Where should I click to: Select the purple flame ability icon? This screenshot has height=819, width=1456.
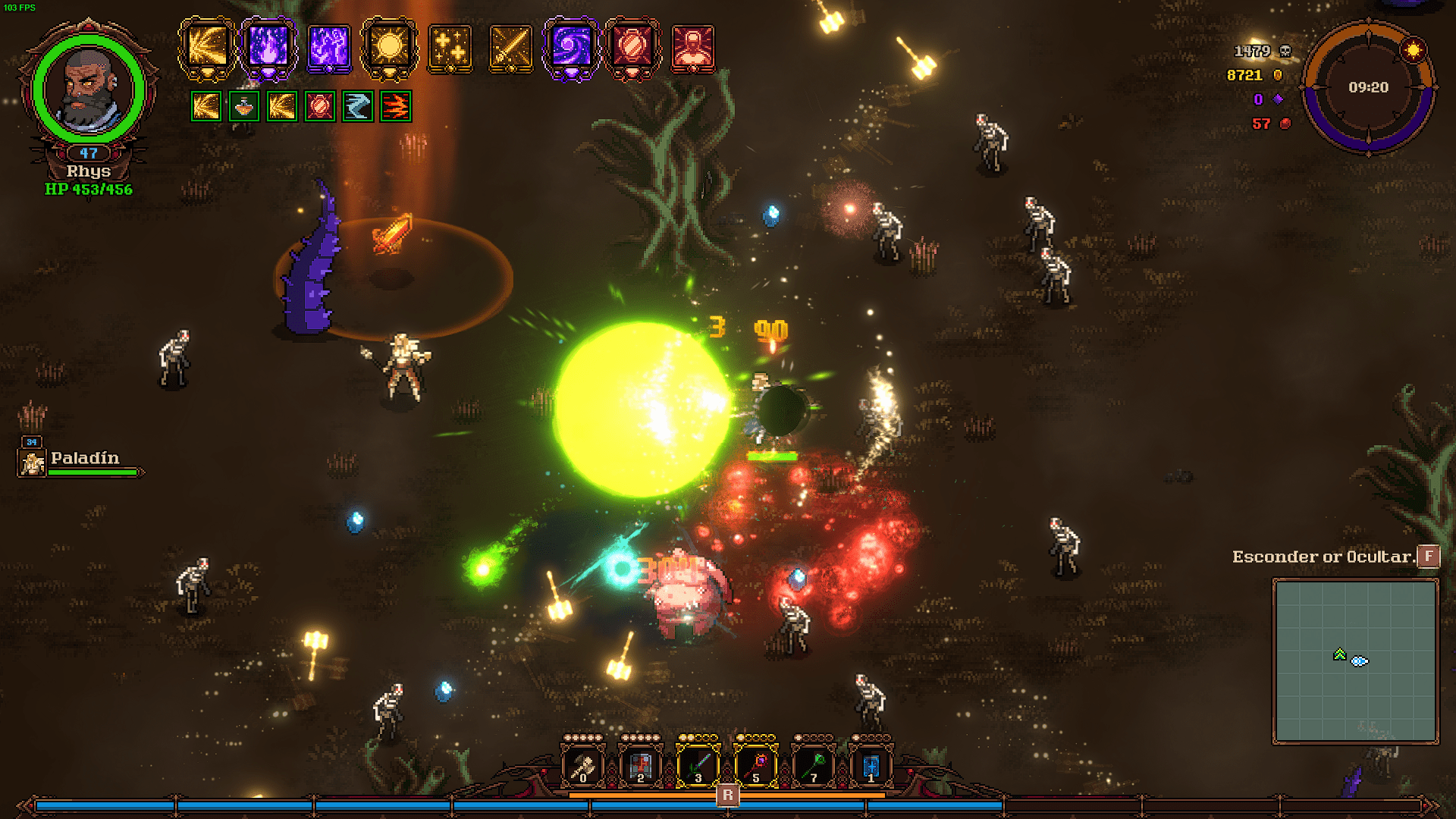pos(268,47)
